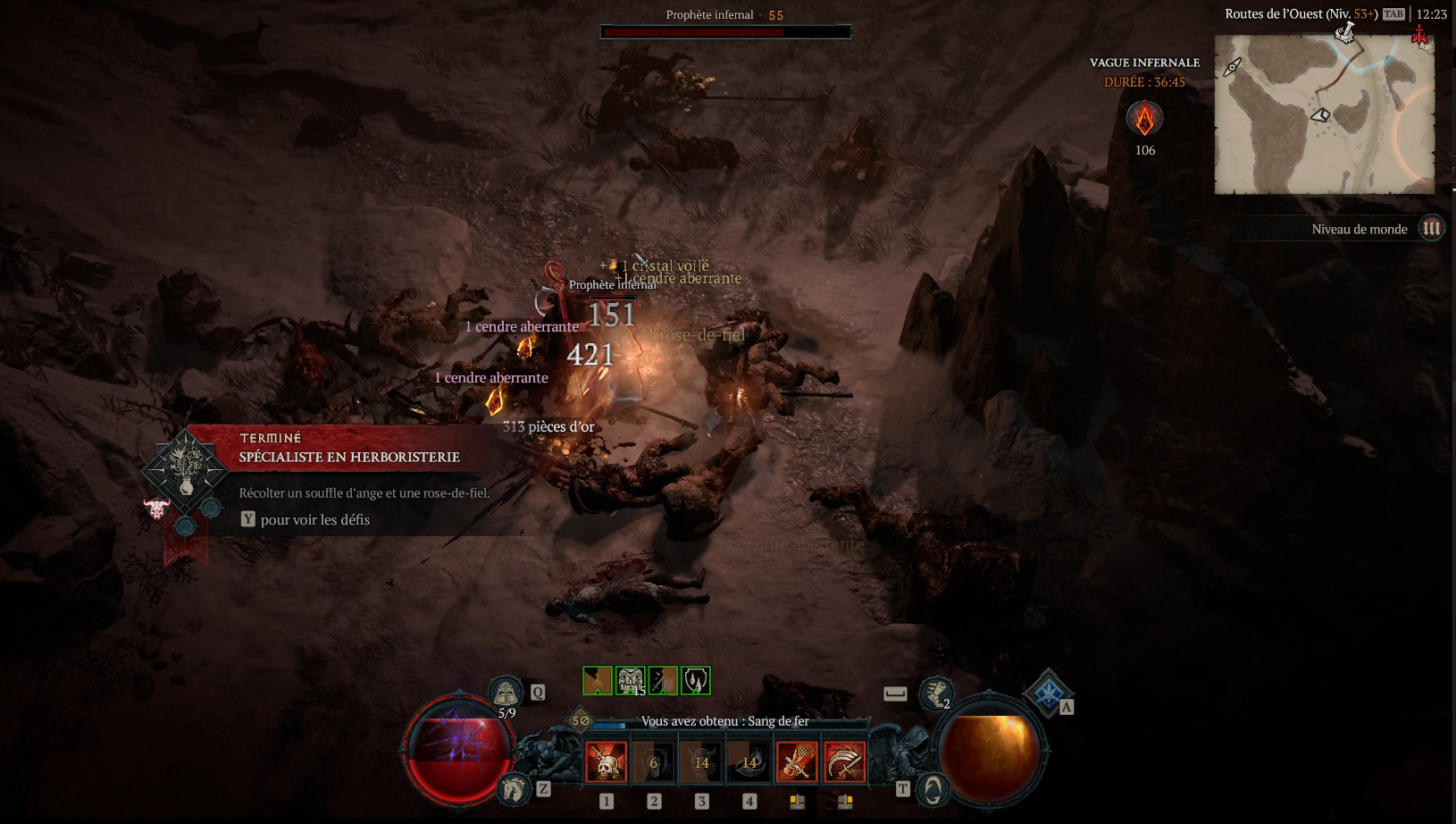Use the evade boot icon

point(935,693)
